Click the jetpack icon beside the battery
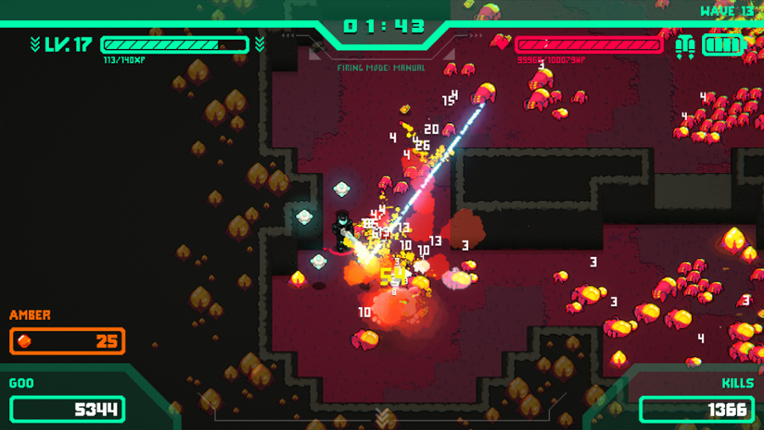764x430 pixels. pyautogui.click(x=685, y=45)
